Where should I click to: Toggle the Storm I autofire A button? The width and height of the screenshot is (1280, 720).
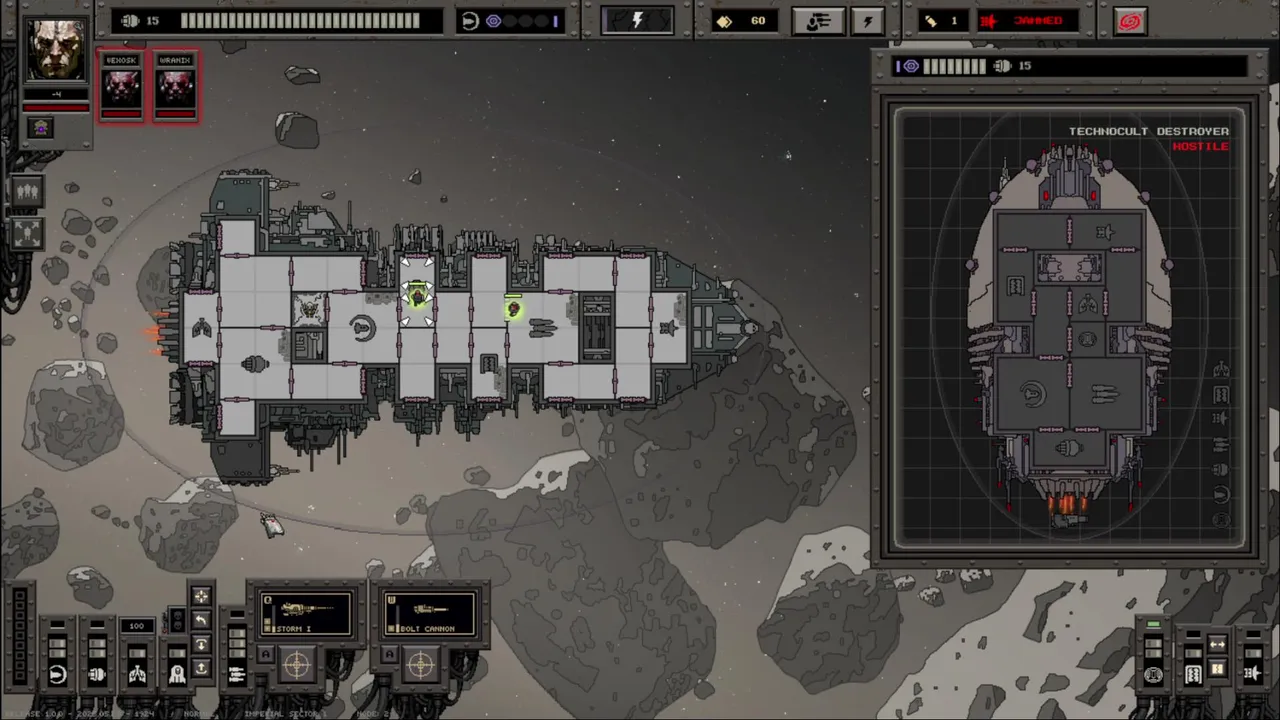(266, 656)
